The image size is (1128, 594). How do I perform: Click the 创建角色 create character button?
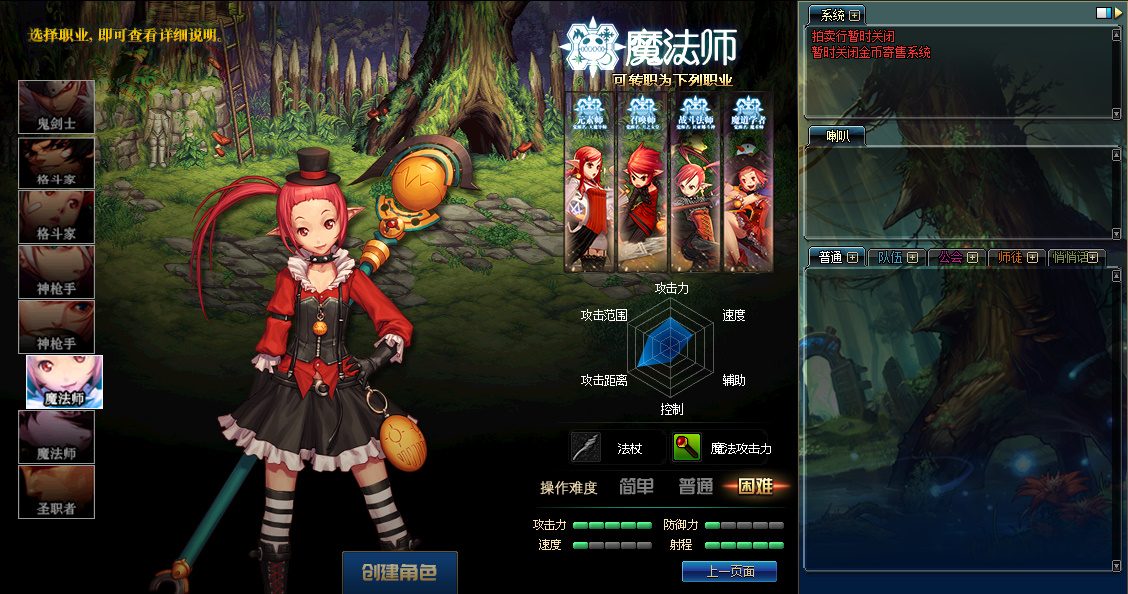[x=399, y=573]
